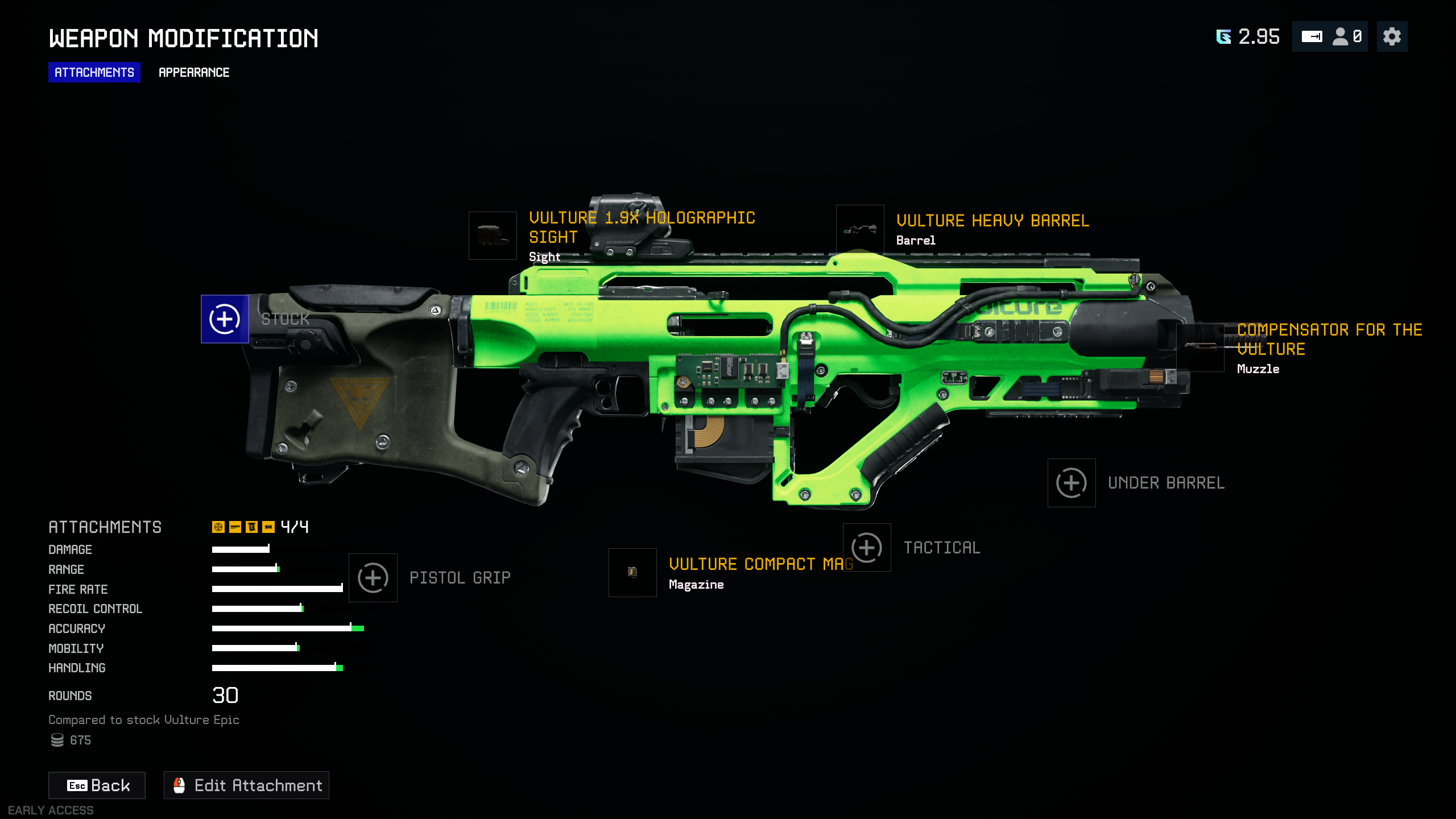The height and width of the screenshot is (819, 1456).
Task: Select the Compensator muzzle slot
Action: tap(1200, 347)
